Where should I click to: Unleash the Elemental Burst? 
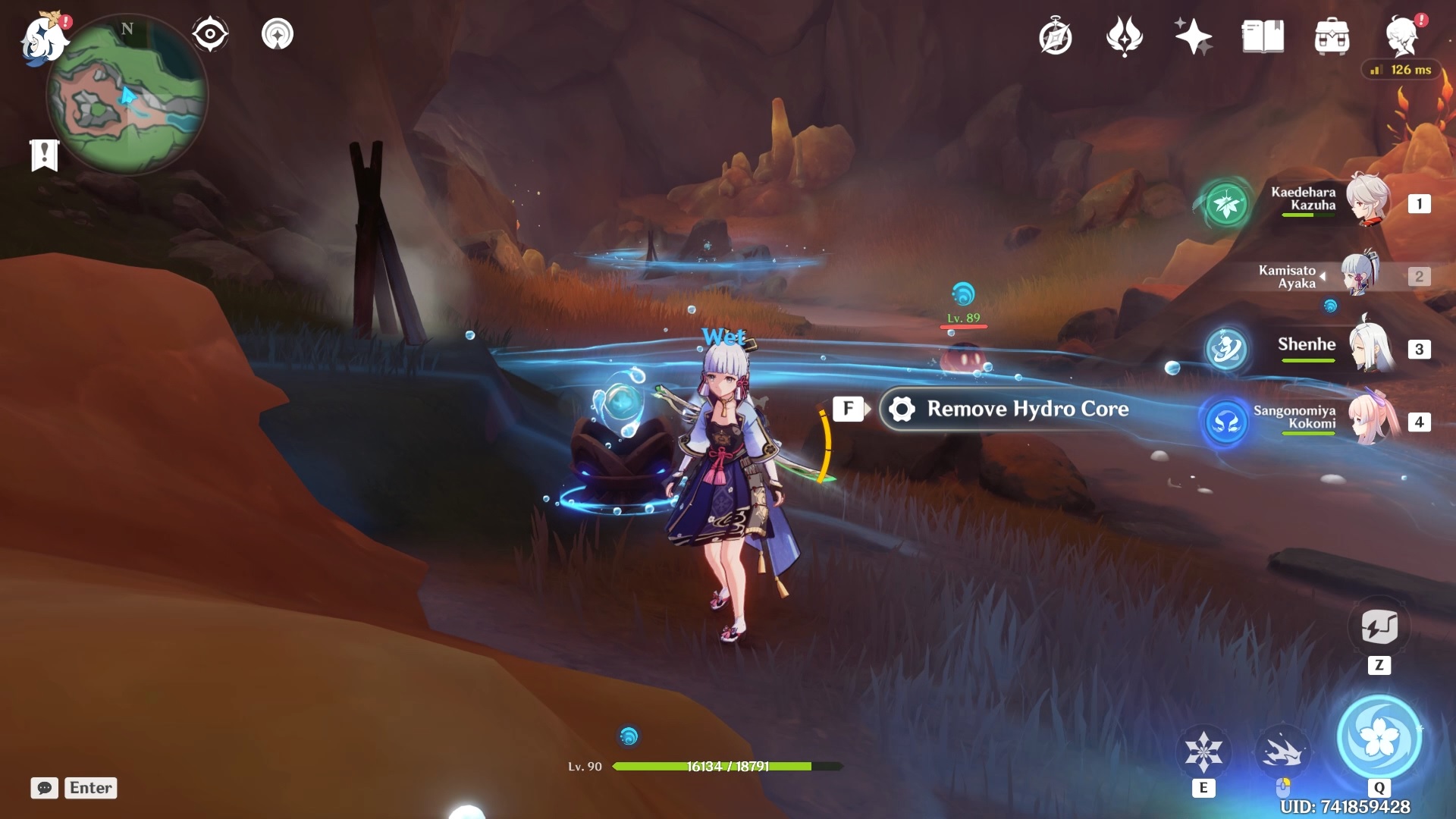coord(1379,737)
